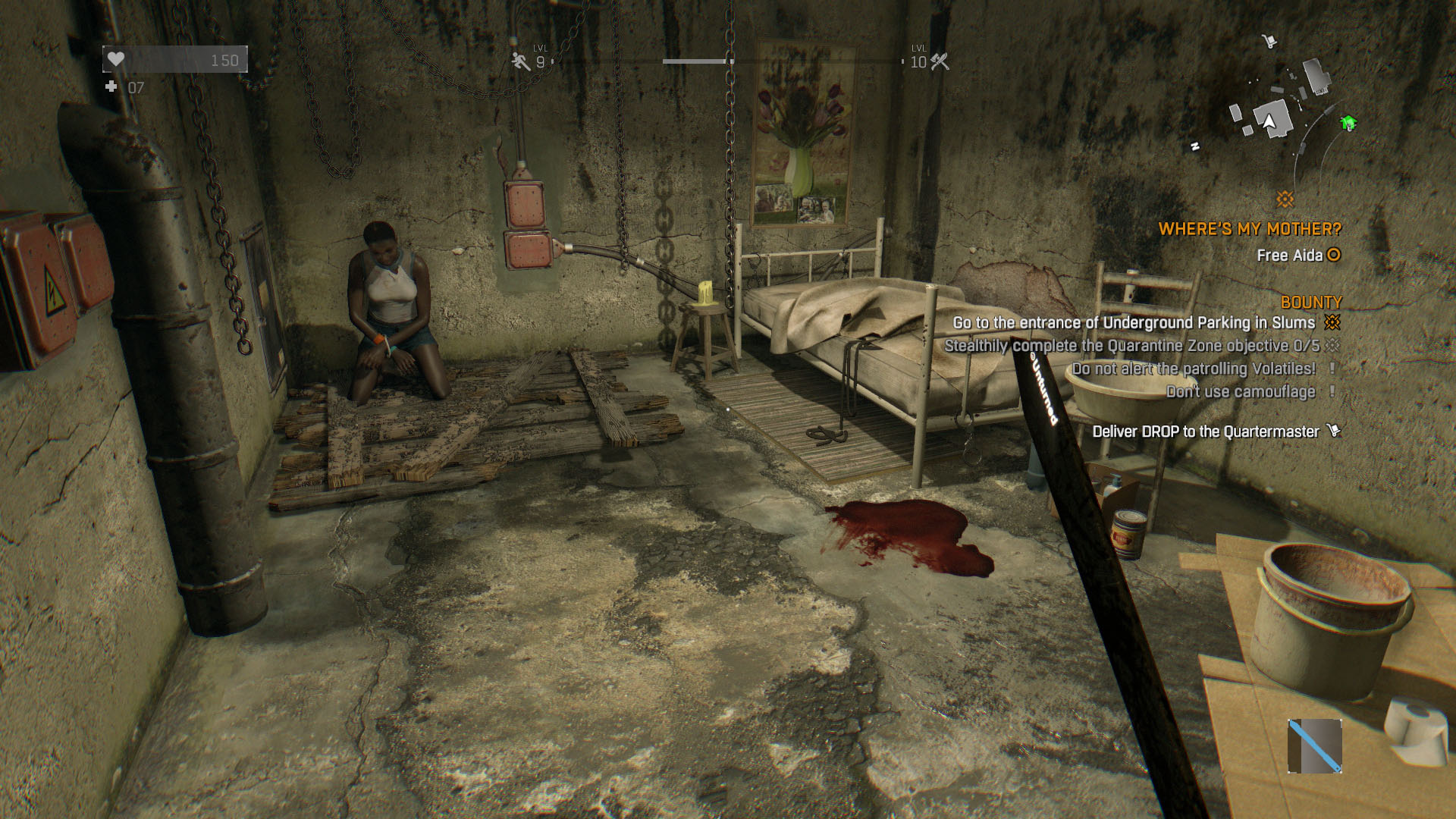
Task: Click the Agility level 9 running icon
Action: pos(521,61)
